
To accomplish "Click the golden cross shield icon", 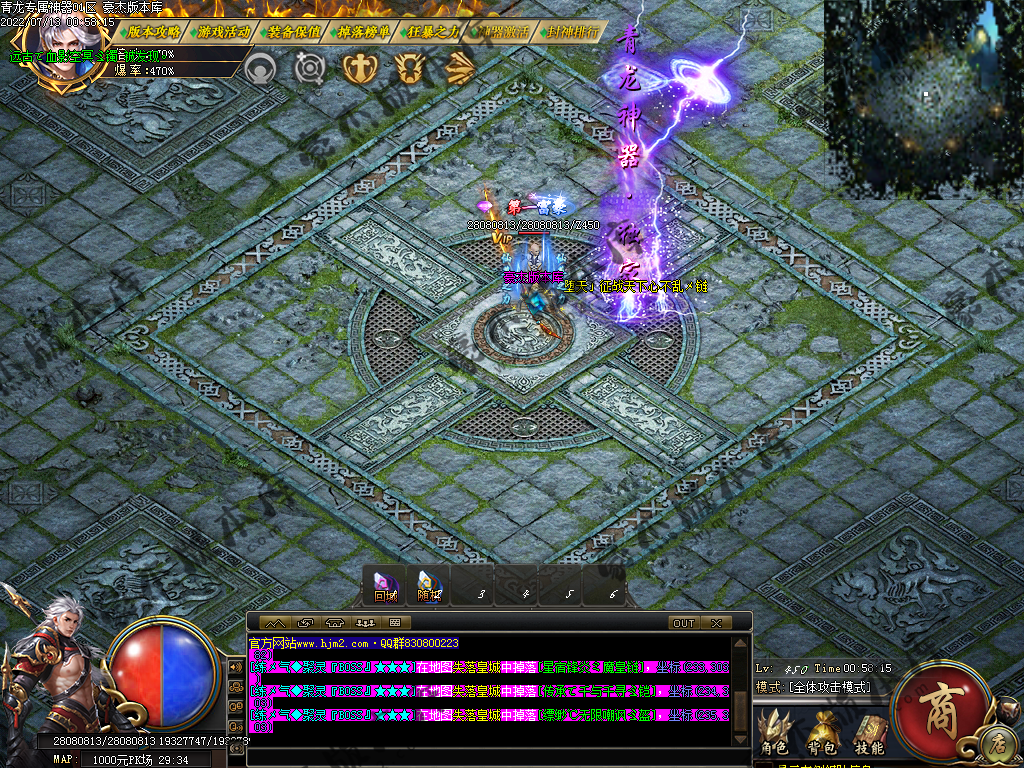I will tap(357, 68).
